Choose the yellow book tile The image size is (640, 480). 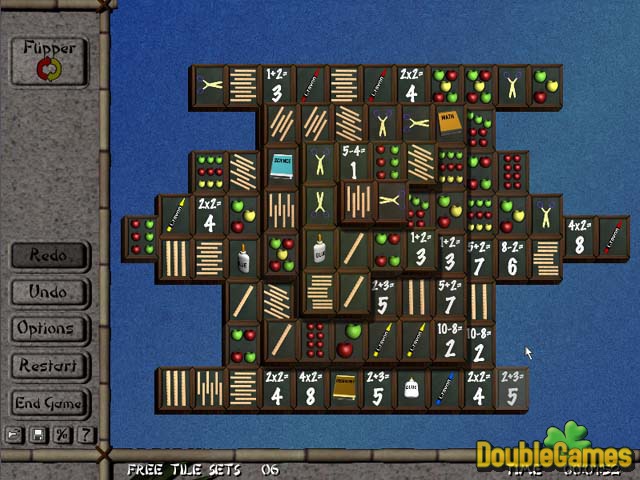pos(345,388)
